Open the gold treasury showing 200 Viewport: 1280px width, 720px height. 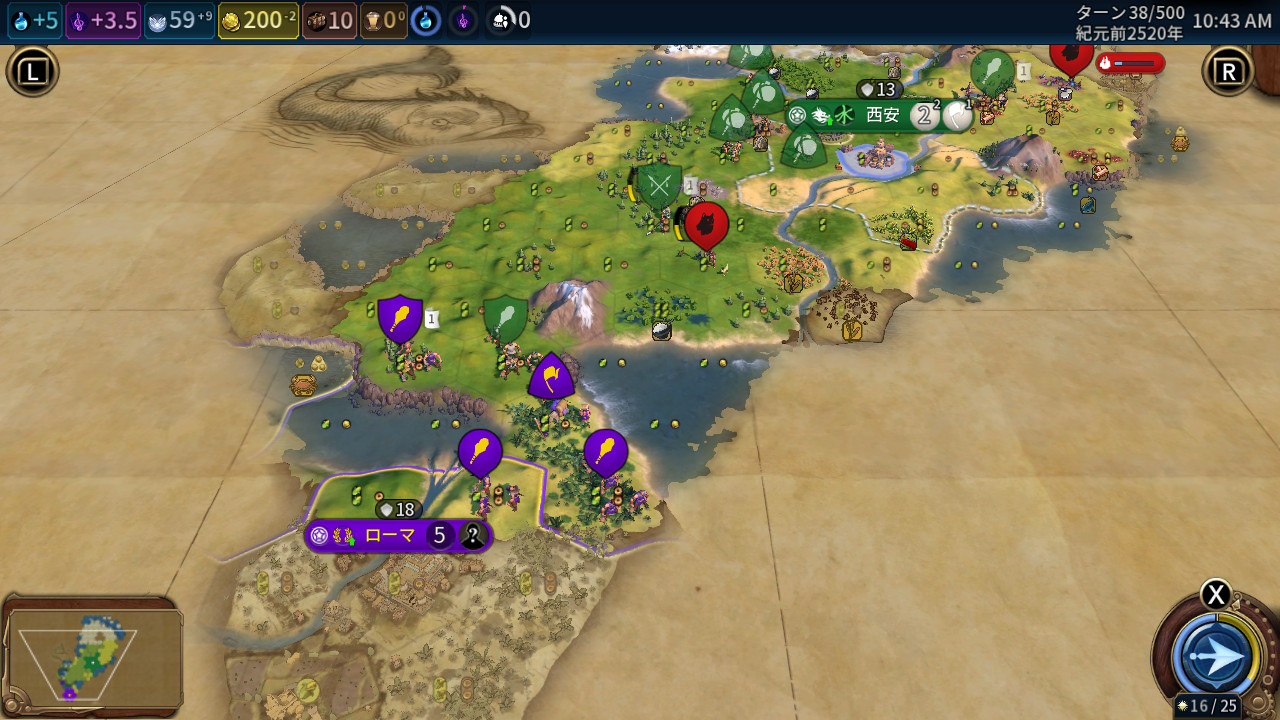(x=258, y=20)
